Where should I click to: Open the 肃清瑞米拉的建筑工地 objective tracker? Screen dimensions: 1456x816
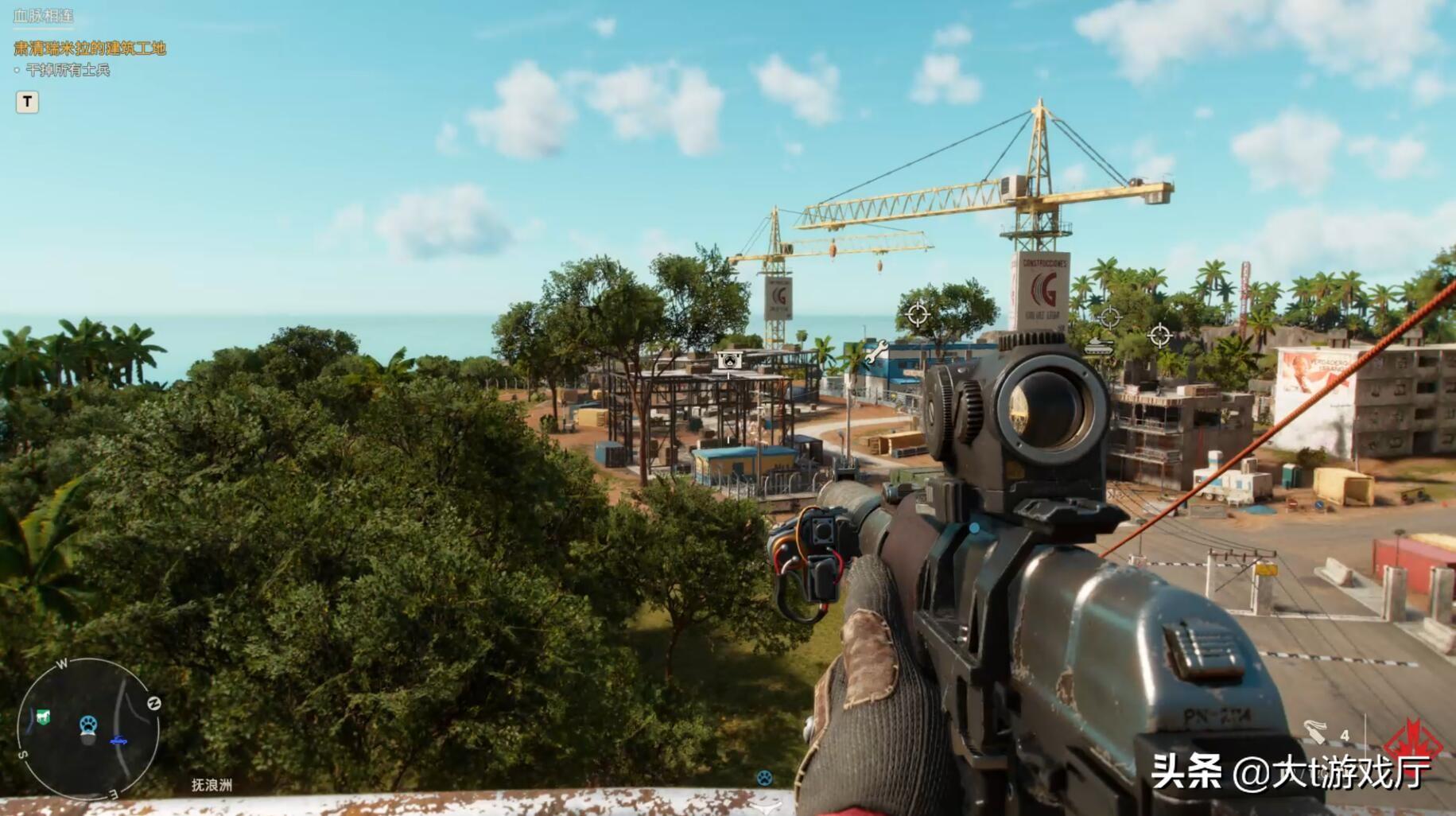pos(90,49)
